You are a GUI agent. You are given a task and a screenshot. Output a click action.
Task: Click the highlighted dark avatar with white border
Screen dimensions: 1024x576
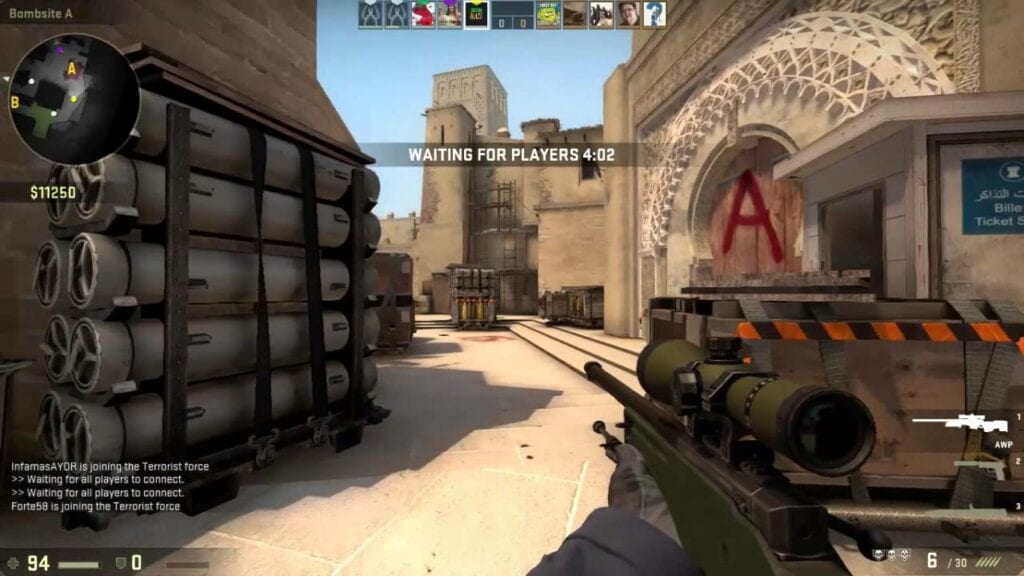(x=476, y=14)
